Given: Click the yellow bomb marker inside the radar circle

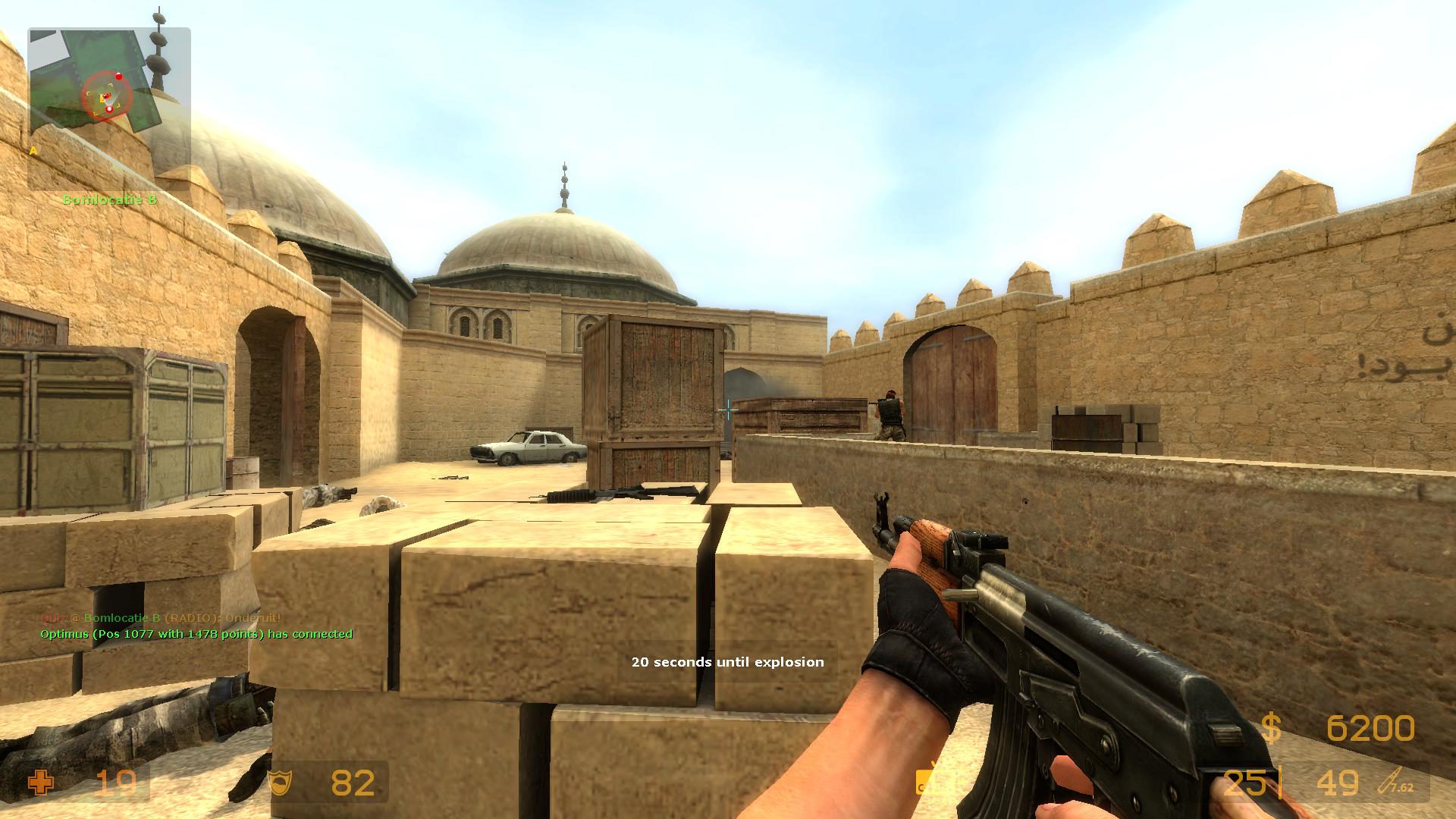Looking at the screenshot, I should 102,97.
